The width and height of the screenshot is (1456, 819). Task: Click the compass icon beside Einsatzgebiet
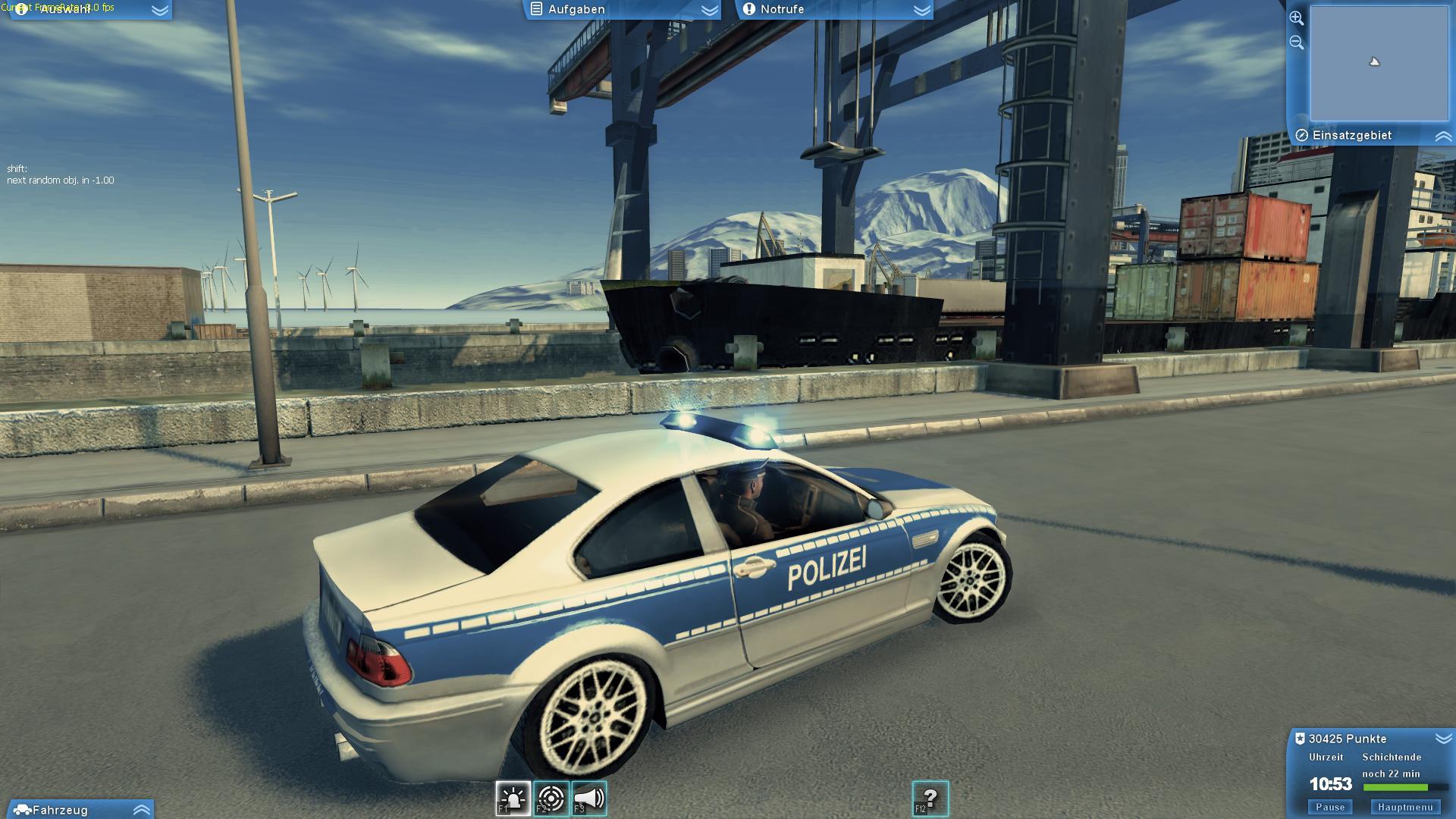click(1302, 135)
